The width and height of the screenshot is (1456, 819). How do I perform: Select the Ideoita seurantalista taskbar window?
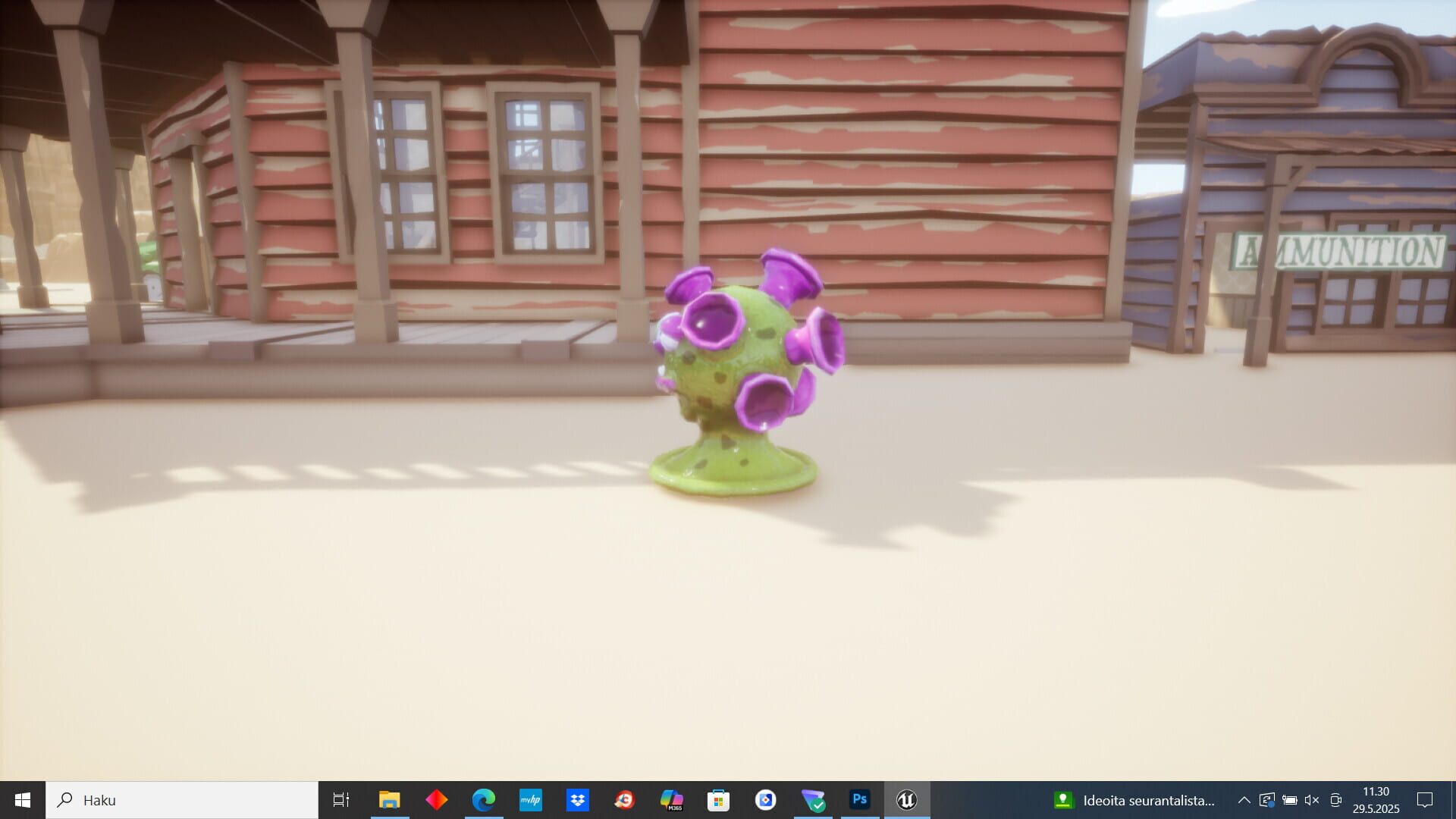[1137, 799]
